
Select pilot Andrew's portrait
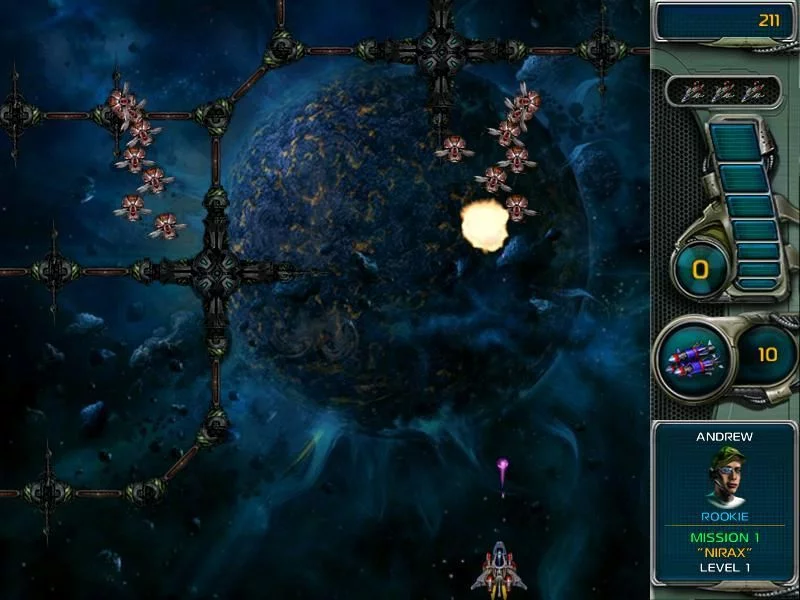pyautogui.click(x=725, y=476)
